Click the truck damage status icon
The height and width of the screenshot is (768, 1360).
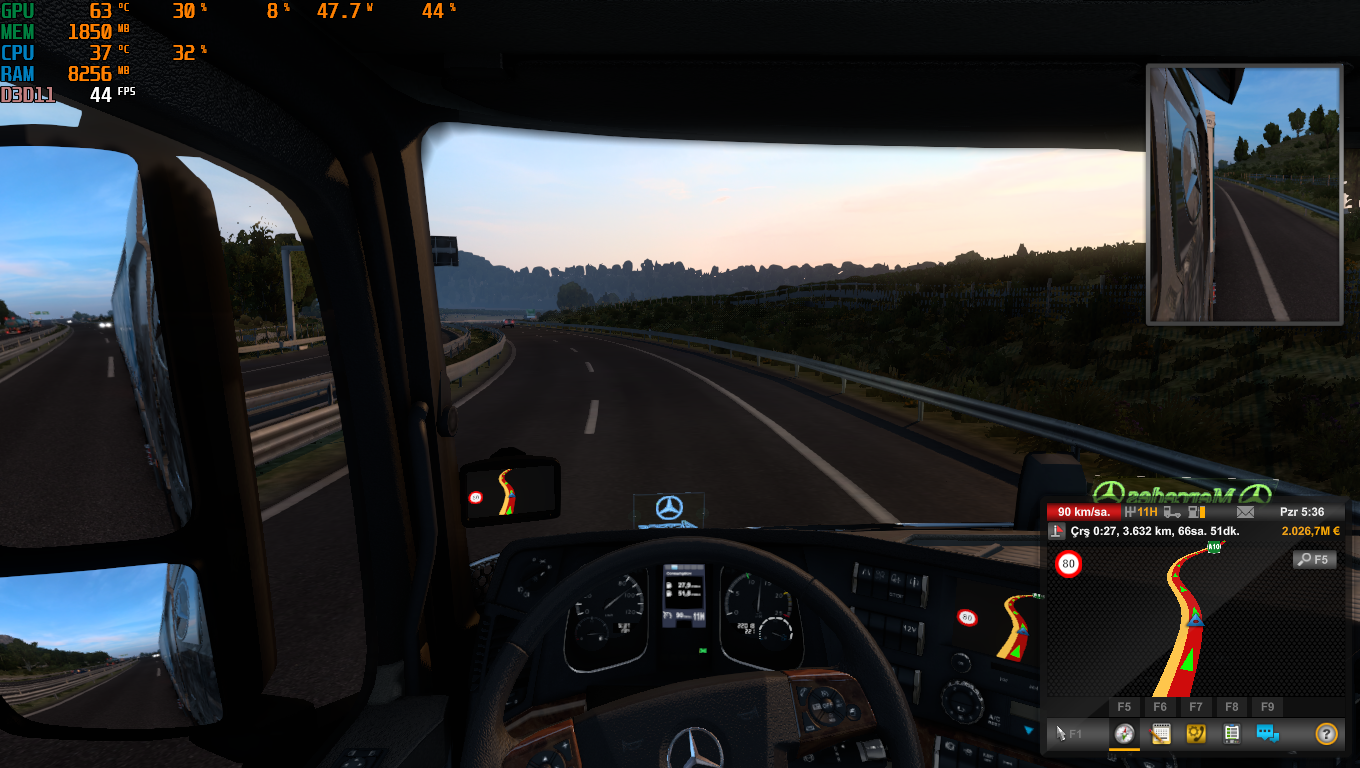click(1171, 512)
